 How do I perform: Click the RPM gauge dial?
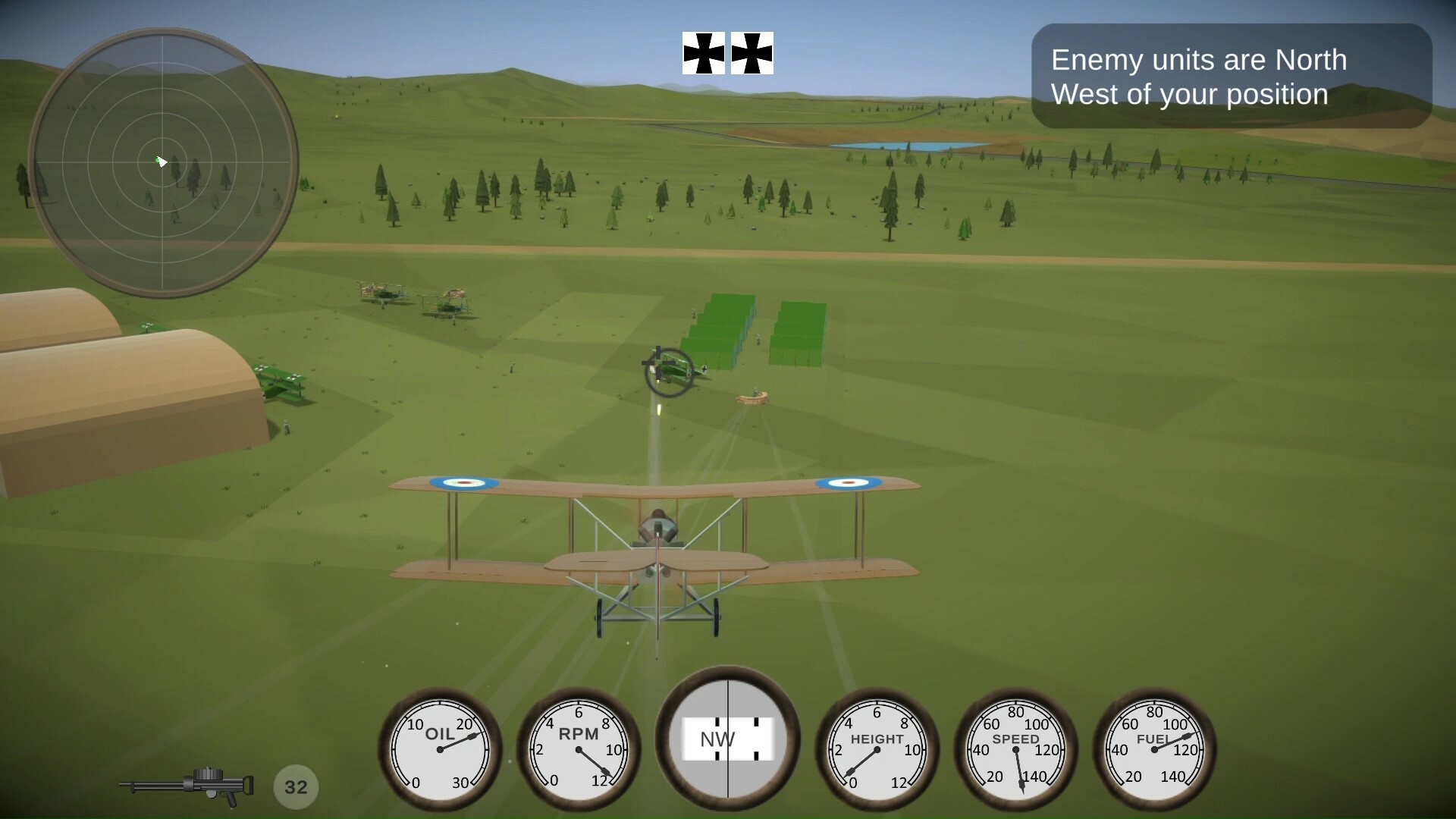[580, 751]
